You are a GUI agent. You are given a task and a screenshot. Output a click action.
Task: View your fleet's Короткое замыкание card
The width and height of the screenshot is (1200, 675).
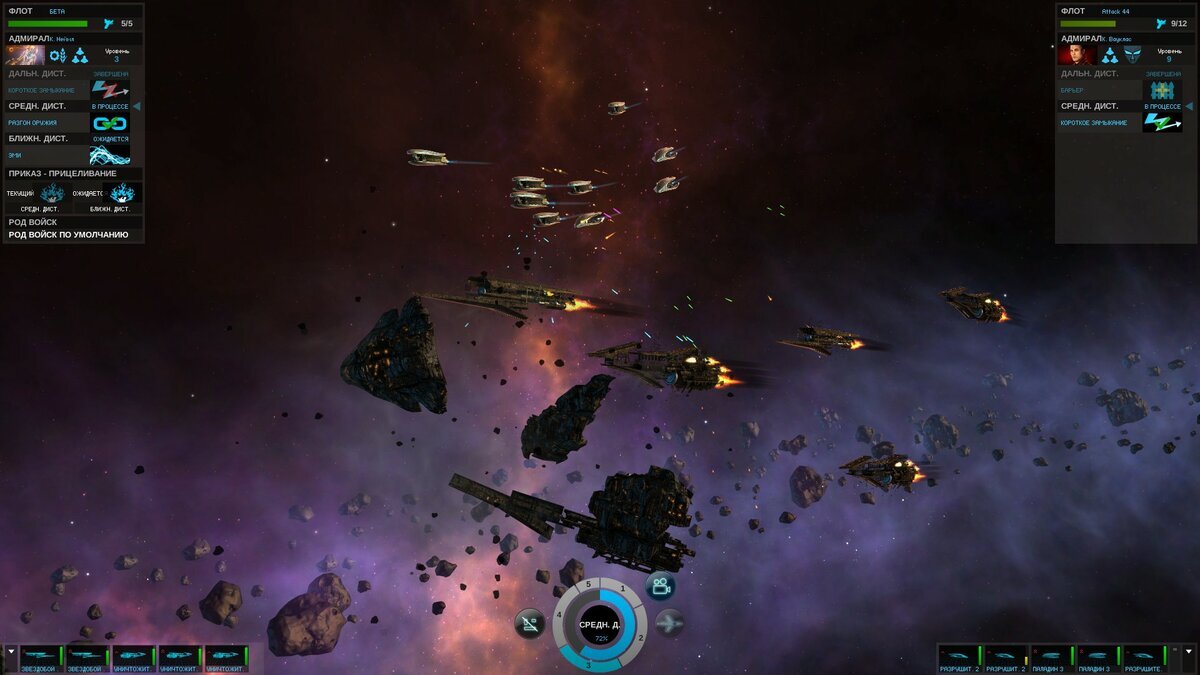tap(110, 90)
